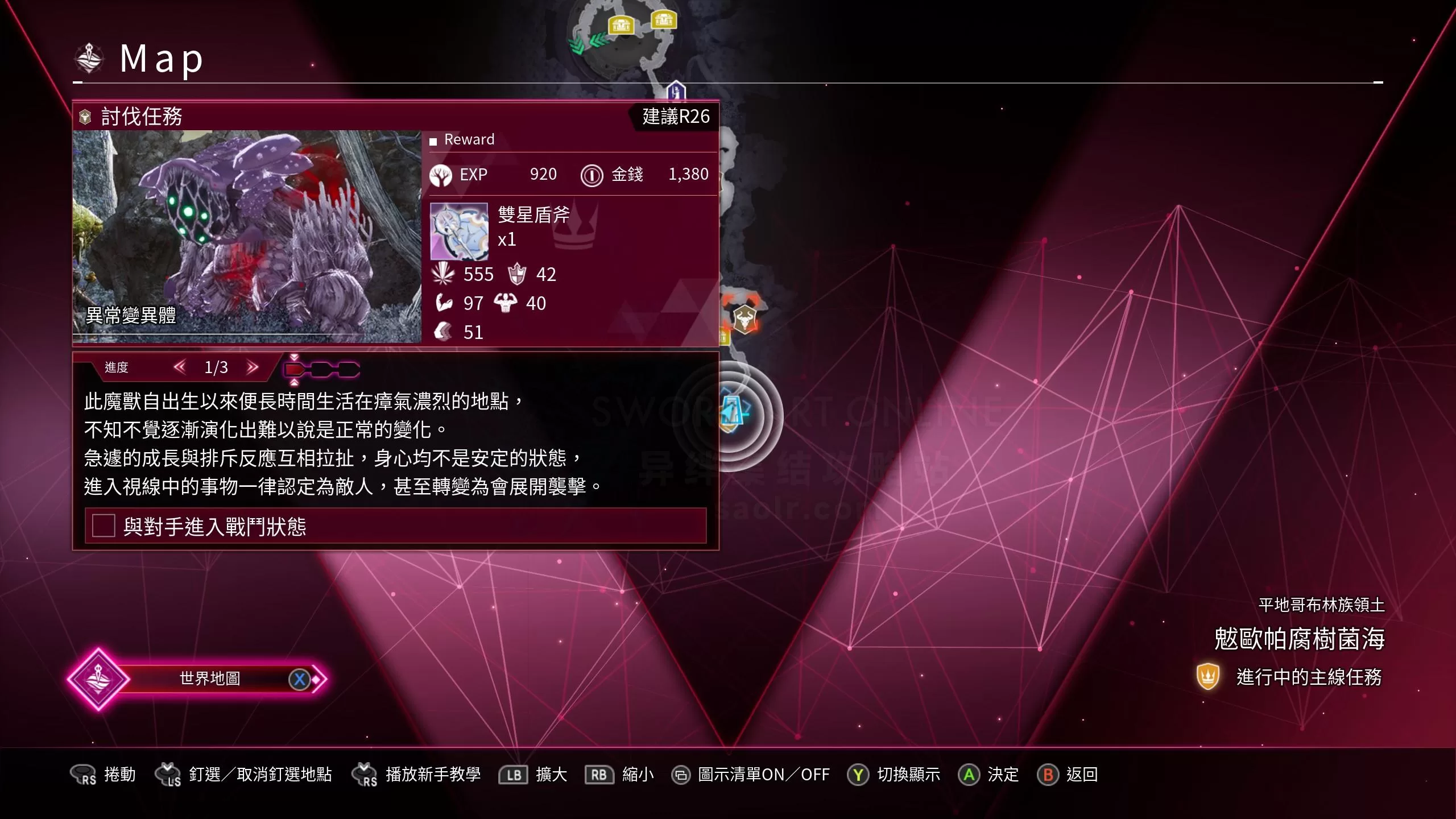The image size is (1456, 819).
Task: Select the 討伐任務 panel header
Action: click(x=141, y=117)
